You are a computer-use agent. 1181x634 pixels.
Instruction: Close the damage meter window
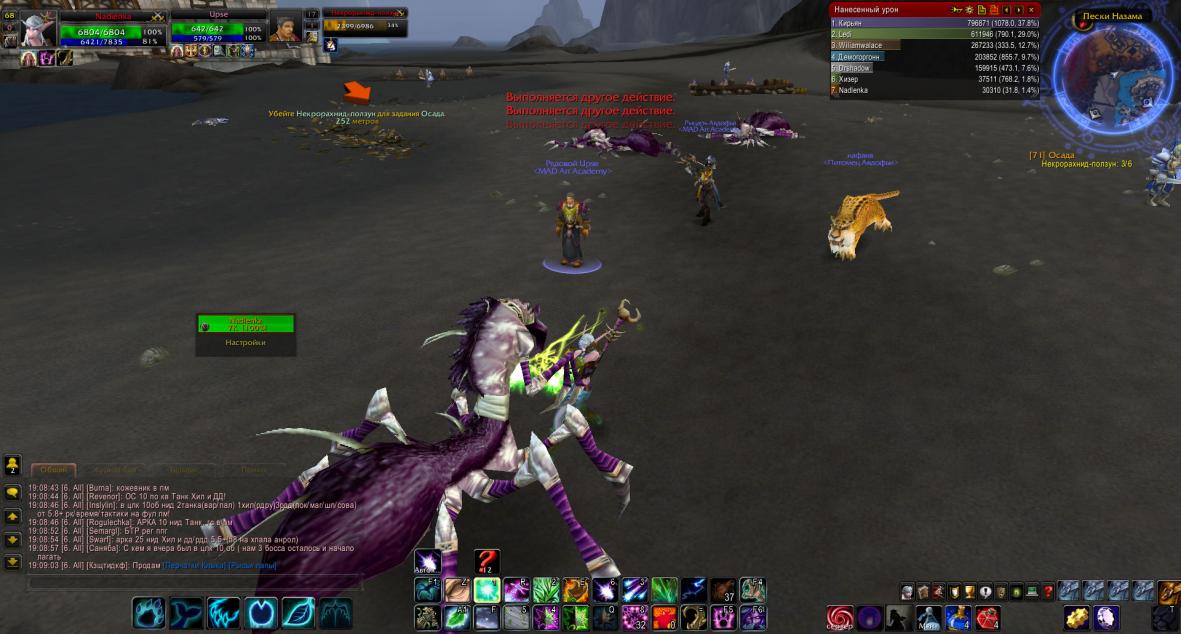[x=1031, y=9]
